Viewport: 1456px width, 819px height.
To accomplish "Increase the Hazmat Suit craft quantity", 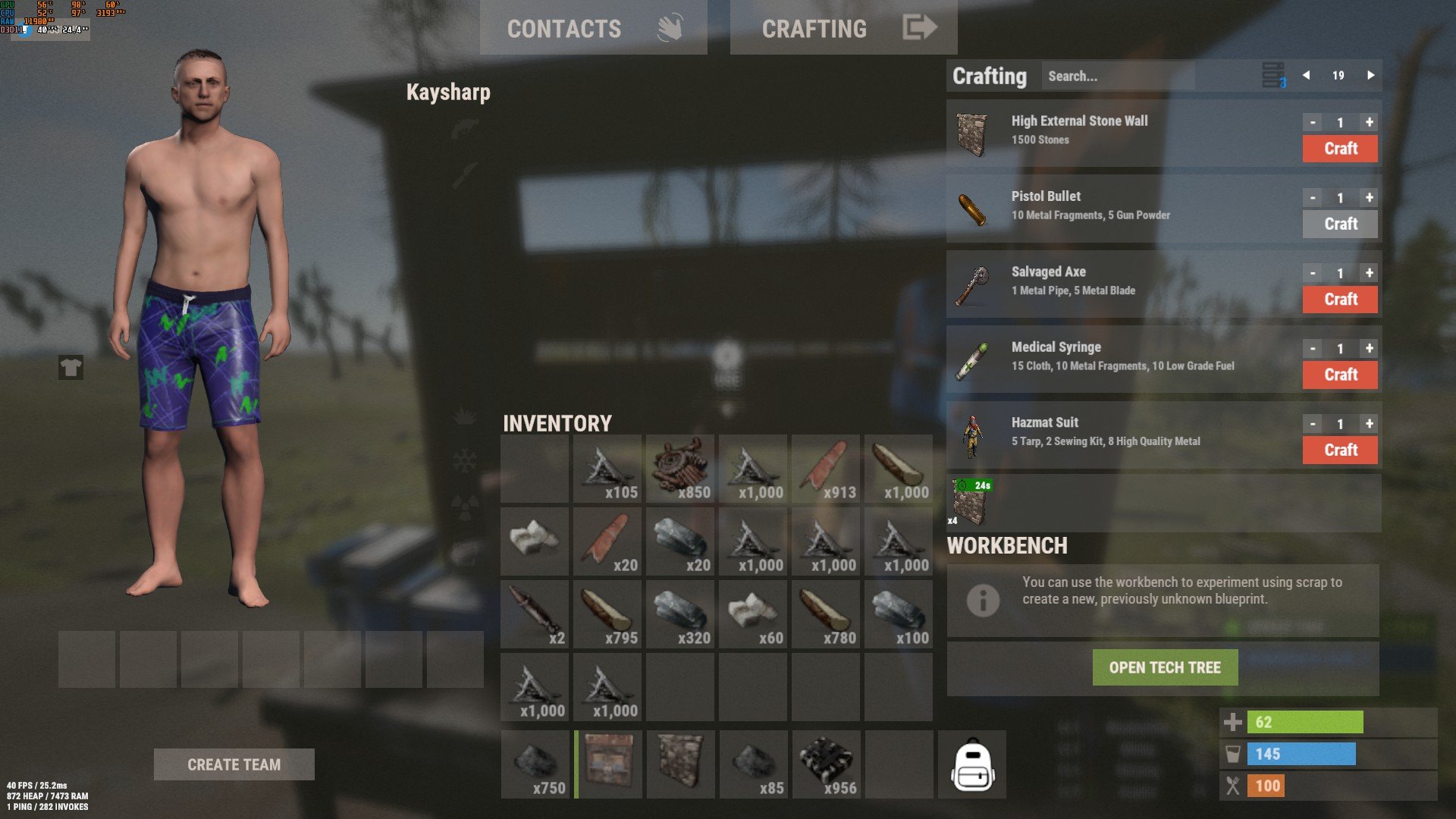I will click(x=1369, y=424).
